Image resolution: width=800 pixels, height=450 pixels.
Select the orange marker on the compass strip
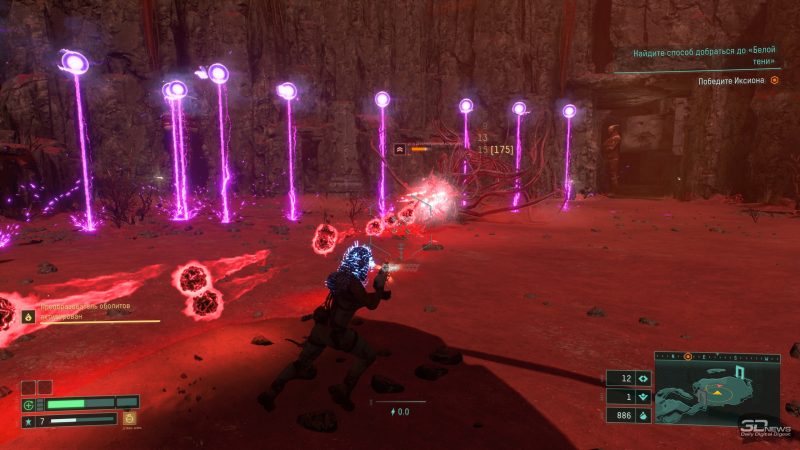[687, 356]
